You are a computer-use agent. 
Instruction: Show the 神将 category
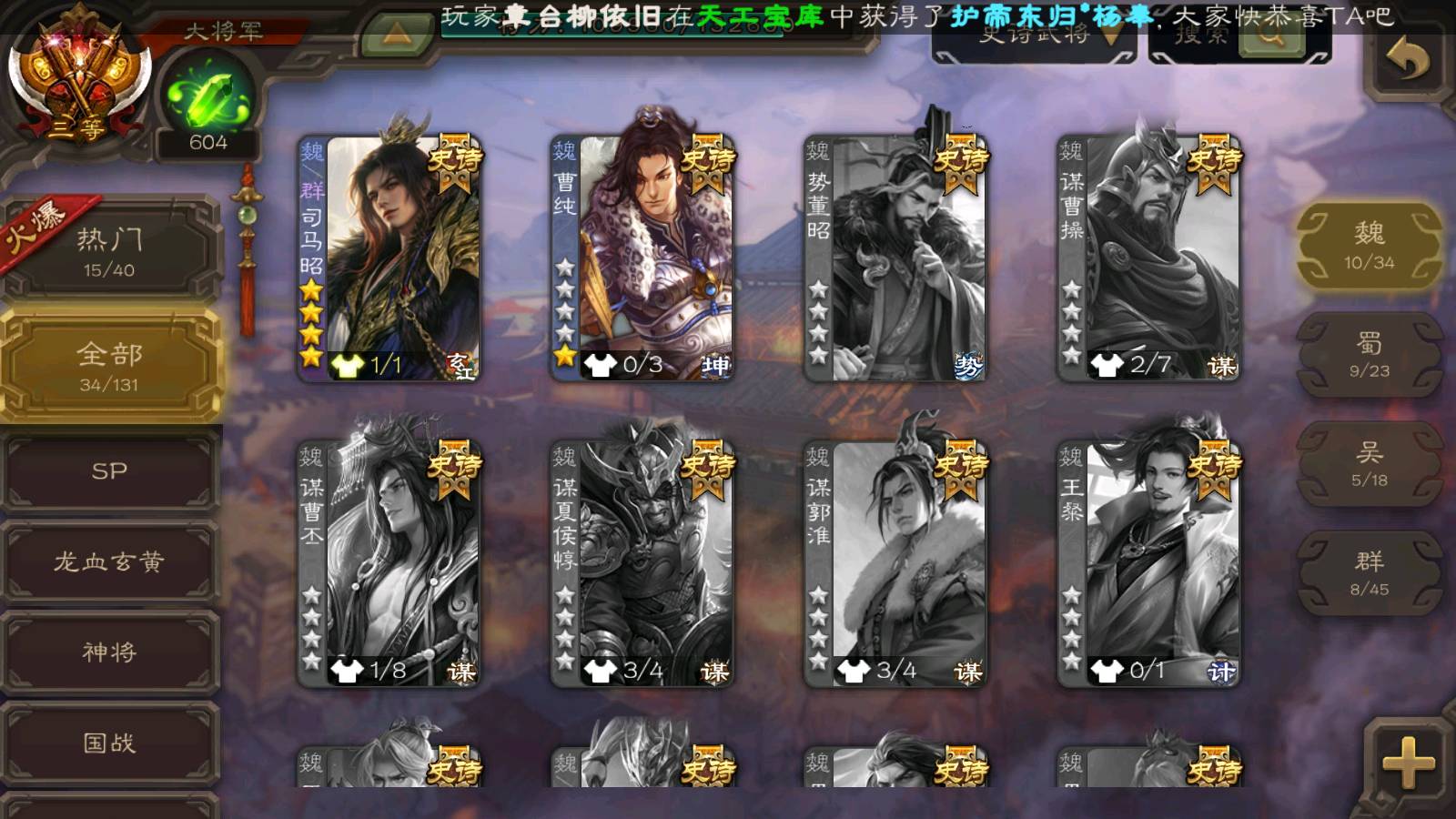click(109, 652)
